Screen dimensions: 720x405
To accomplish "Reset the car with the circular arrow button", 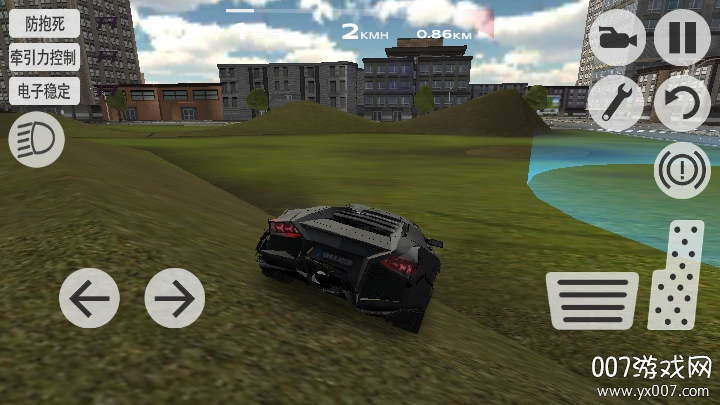I will point(682,104).
